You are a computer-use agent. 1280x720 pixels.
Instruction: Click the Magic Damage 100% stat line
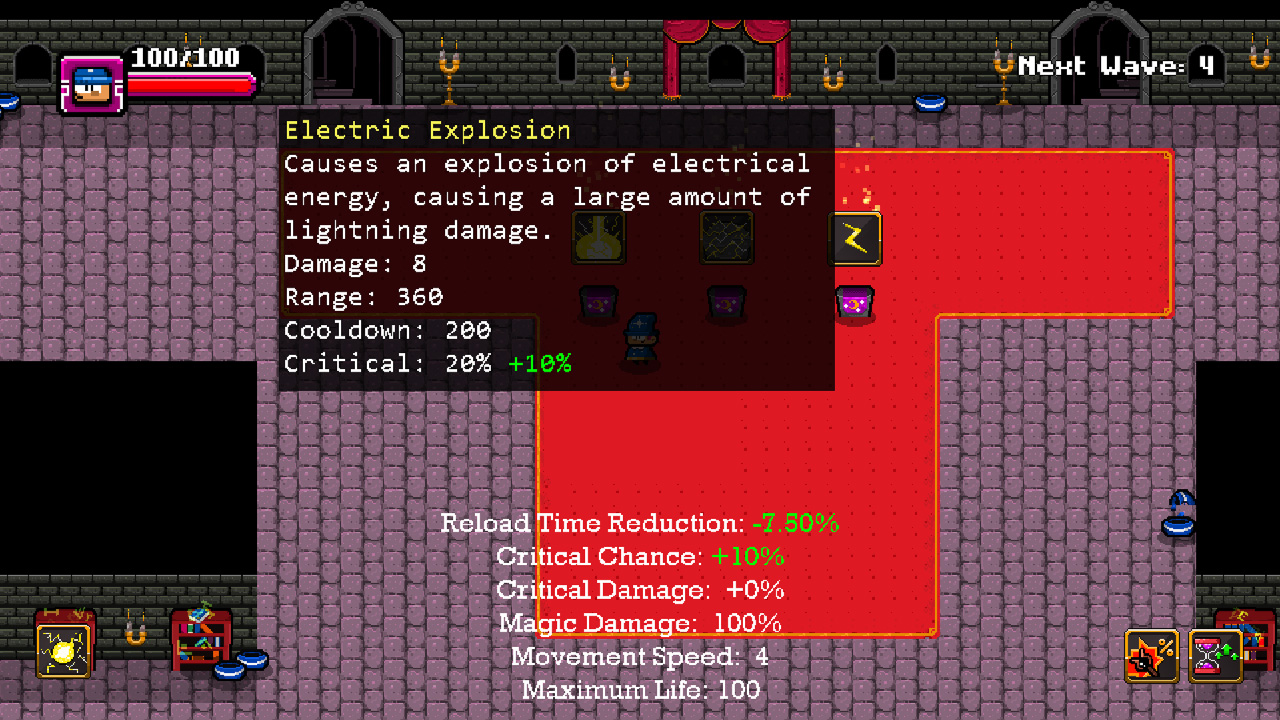(640, 623)
